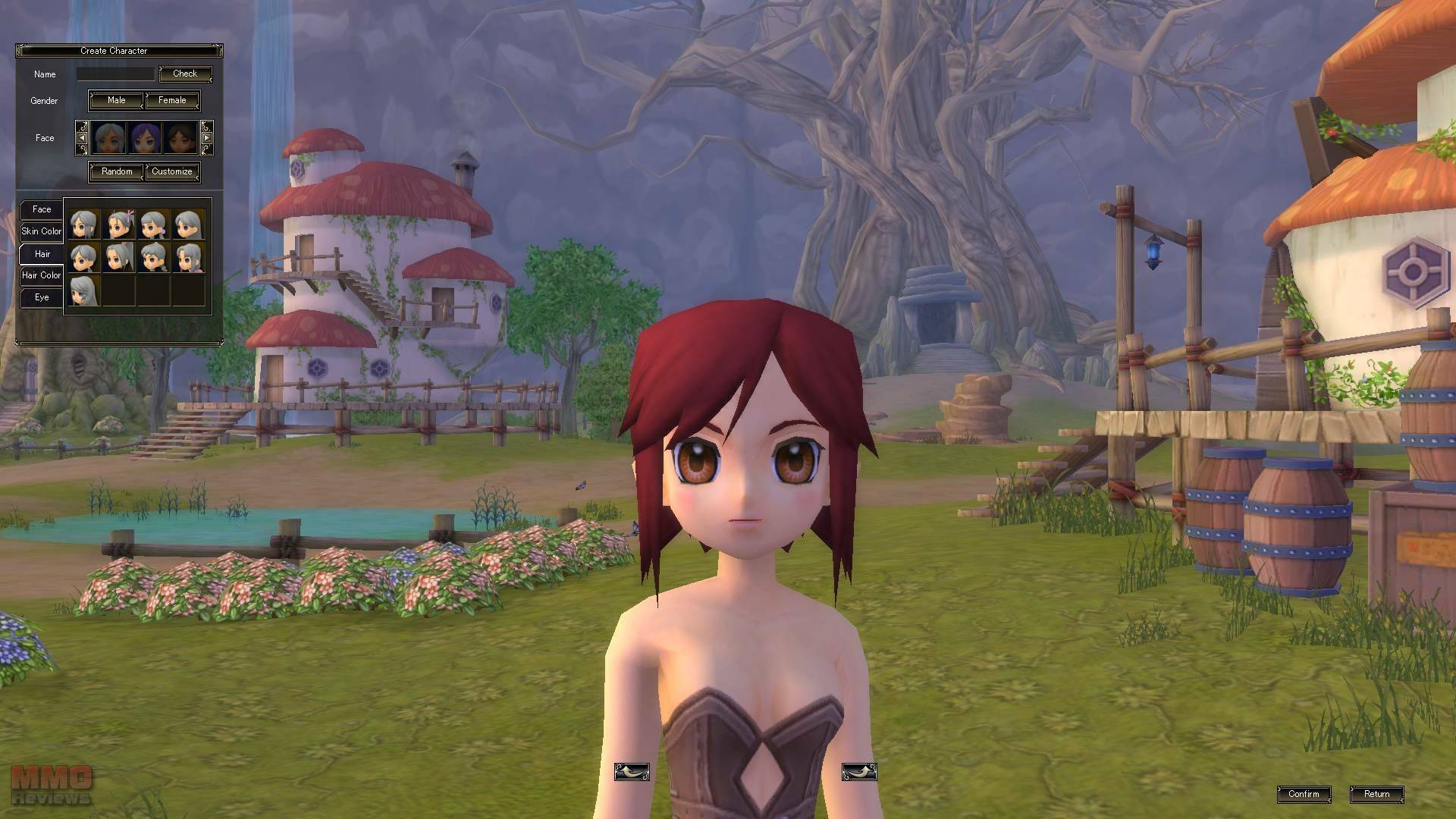The width and height of the screenshot is (1456, 819).
Task: Switch to the Face tab
Action: point(42,209)
